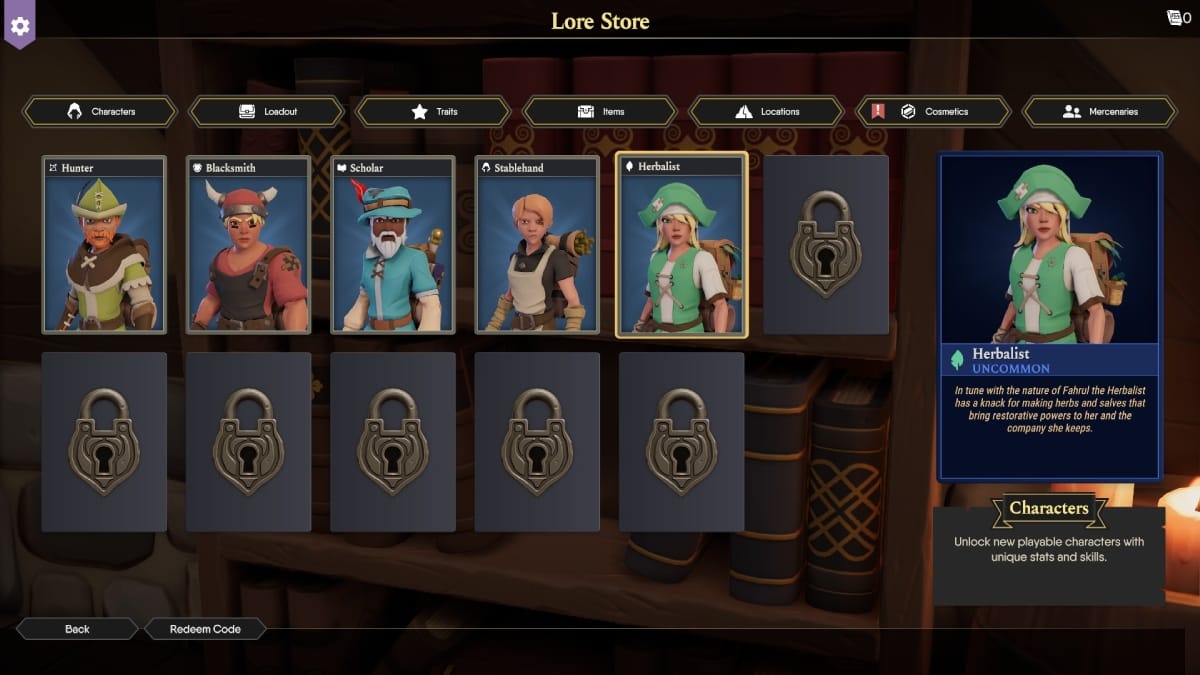Open the Loadout category
Image resolution: width=1200 pixels, height=675 pixels.
pos(267,112)
